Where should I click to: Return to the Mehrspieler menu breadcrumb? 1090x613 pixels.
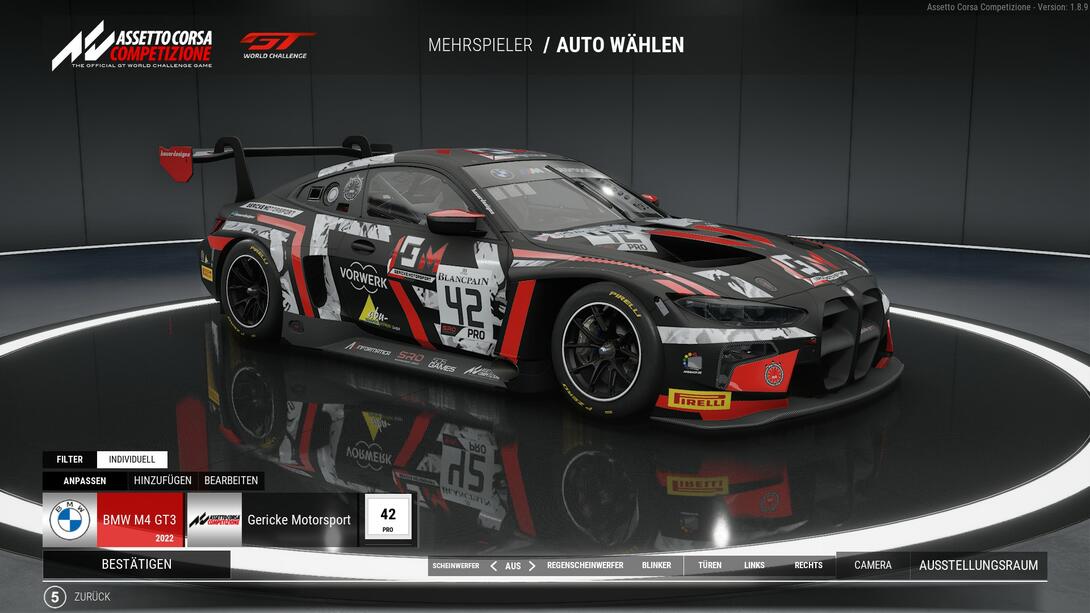point(480,45)
